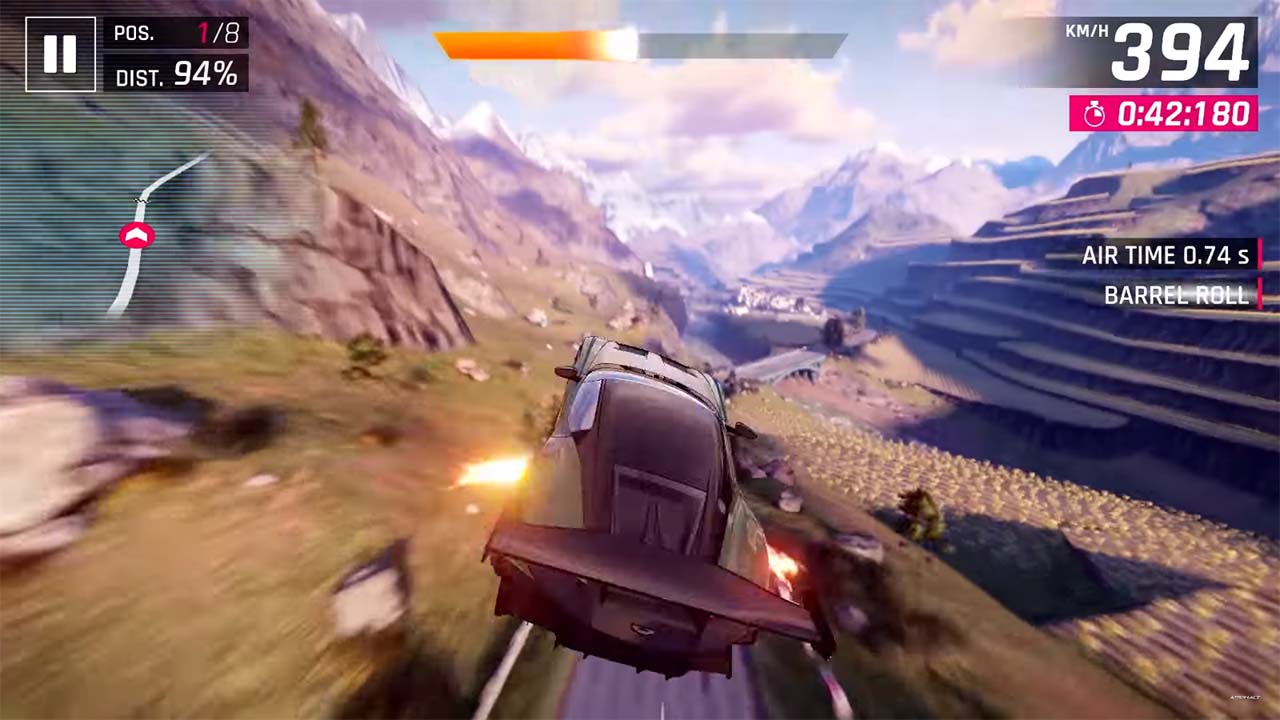
Task: Click the pause icon in top-left
Action: pyautogui.click(x=60, y=55)
